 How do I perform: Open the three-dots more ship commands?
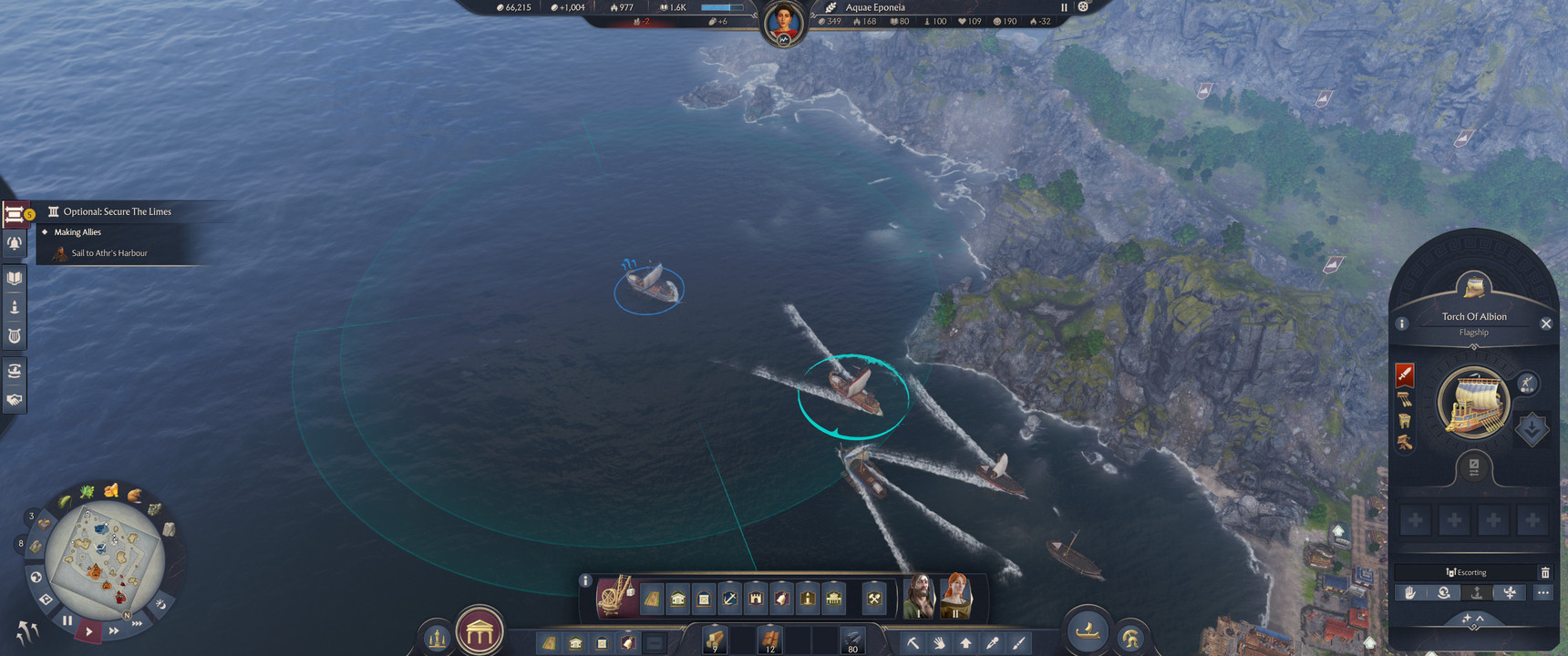(1542, 592)
